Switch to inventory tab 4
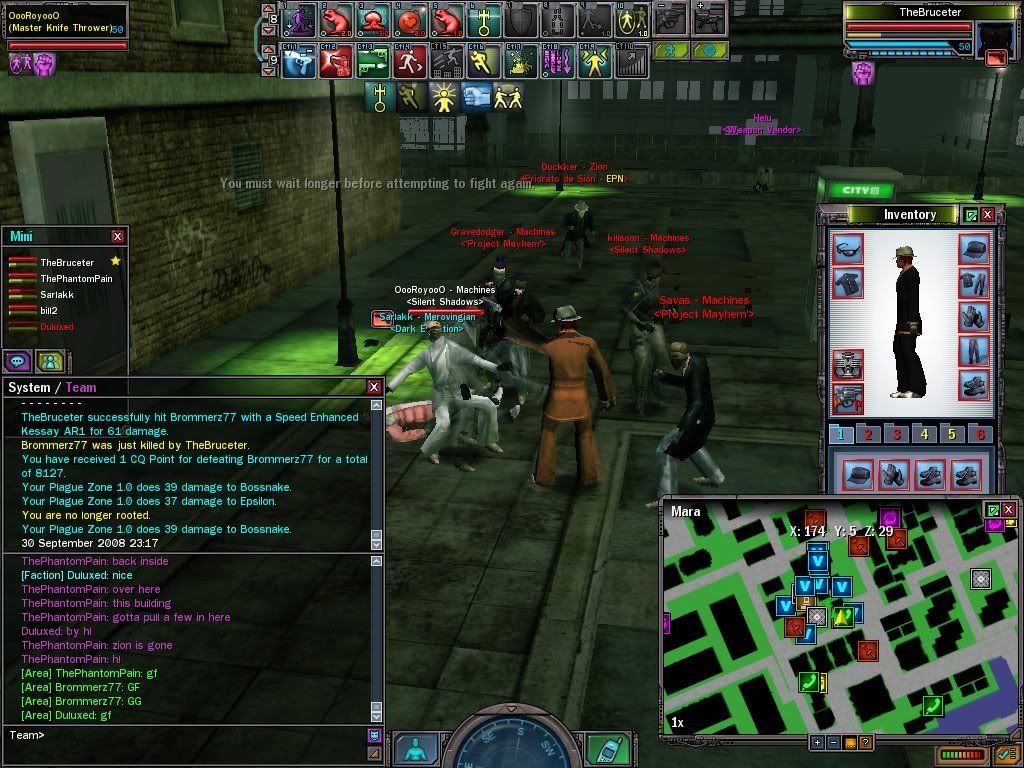 [926, 435]
